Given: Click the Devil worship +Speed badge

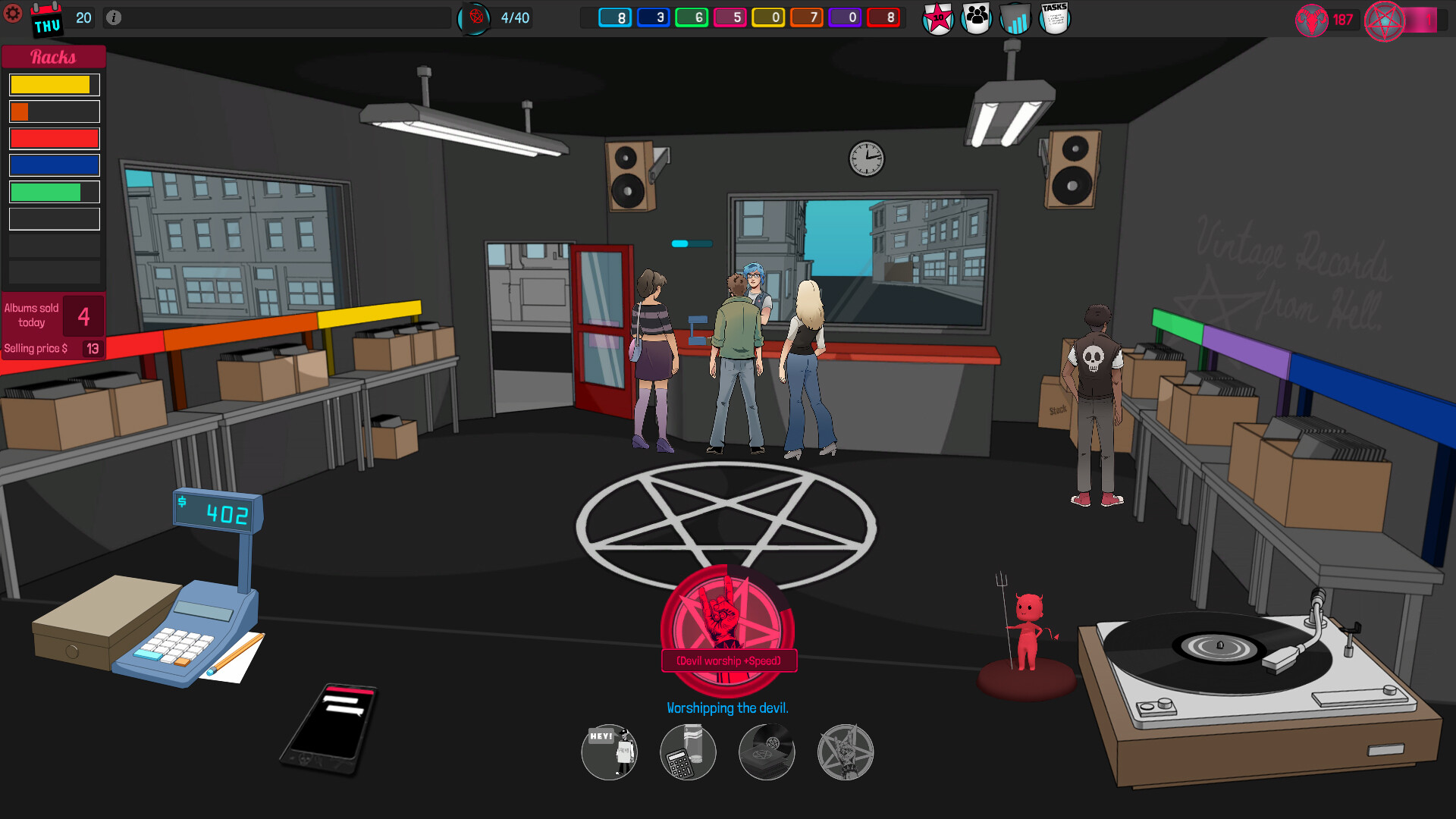Looking at the screenshot, I should 728,661.
